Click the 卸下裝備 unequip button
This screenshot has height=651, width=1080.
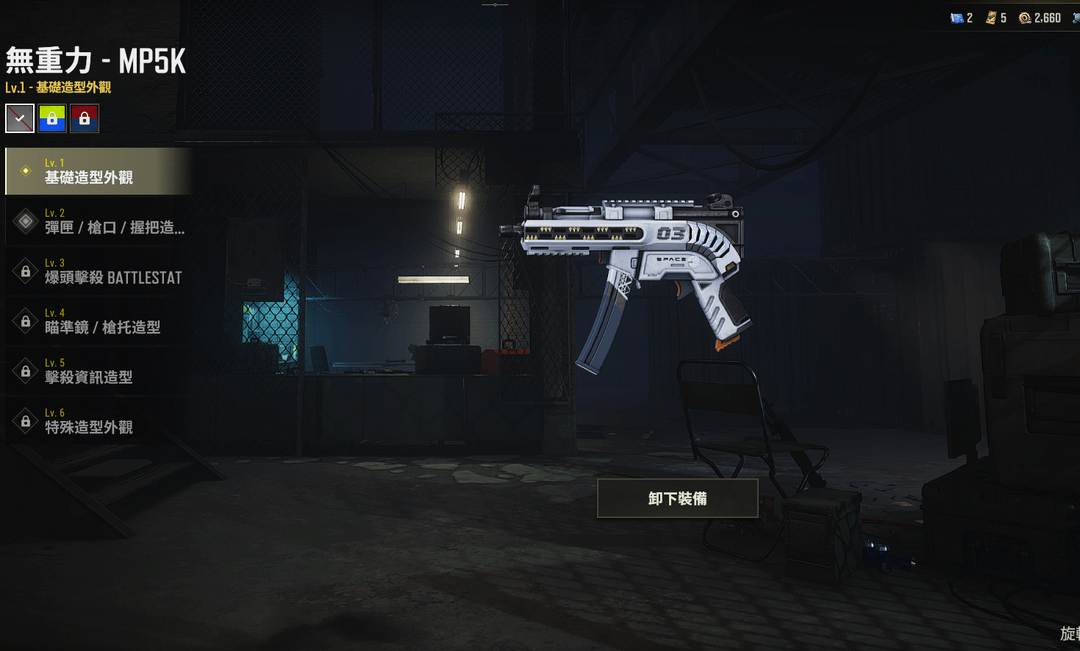[677, 498]
